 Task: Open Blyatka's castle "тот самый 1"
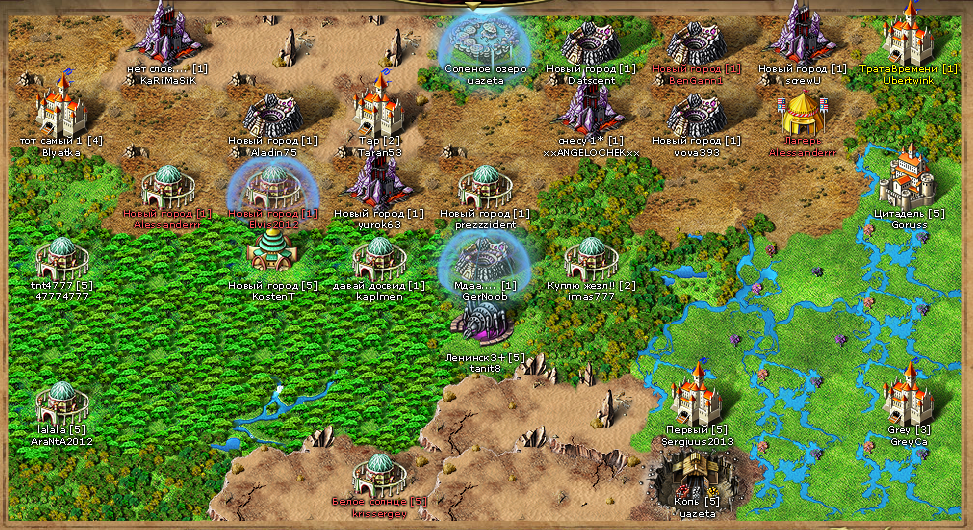(x=62, y=108)
